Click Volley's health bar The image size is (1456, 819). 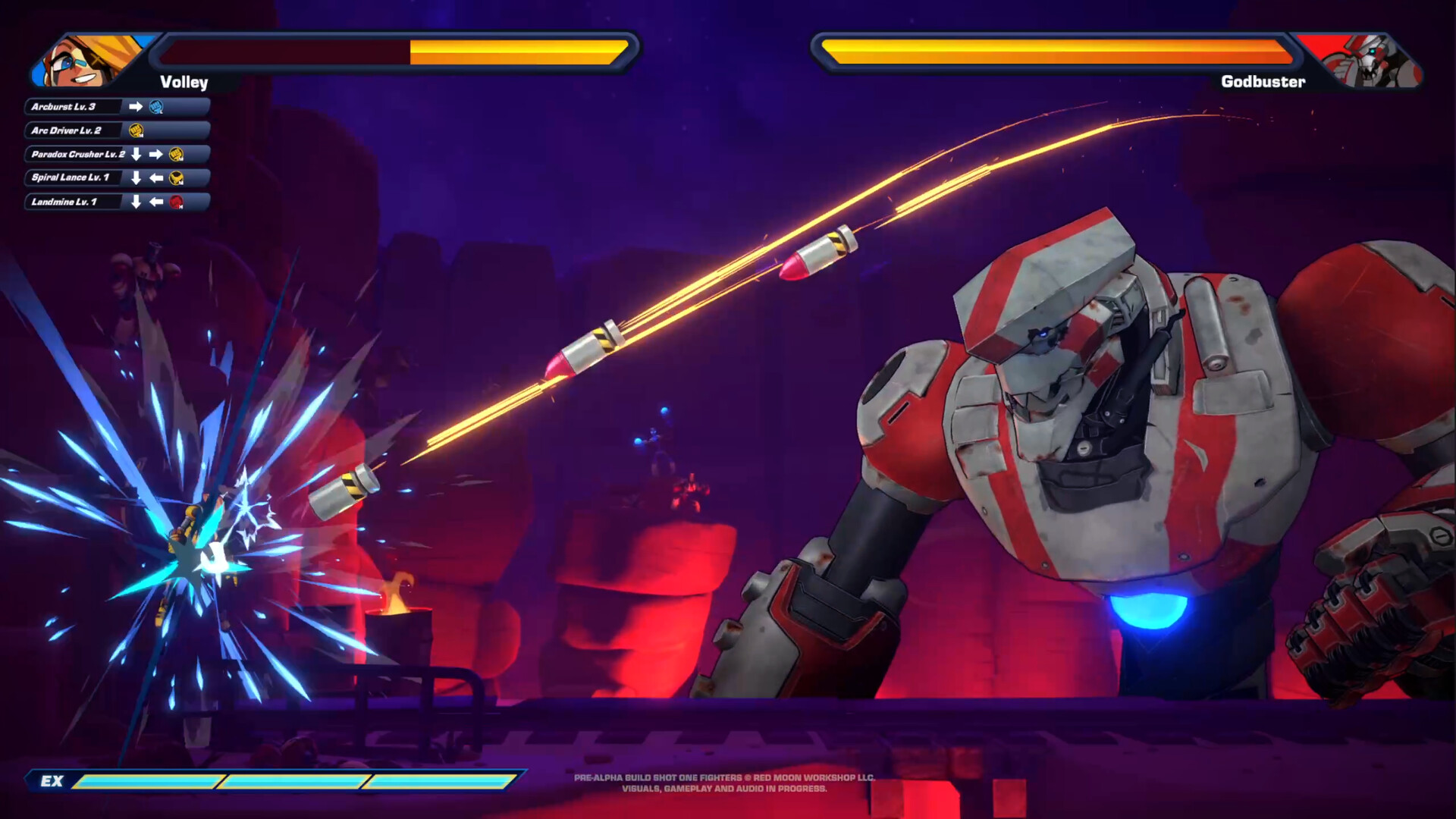[394, 51]
